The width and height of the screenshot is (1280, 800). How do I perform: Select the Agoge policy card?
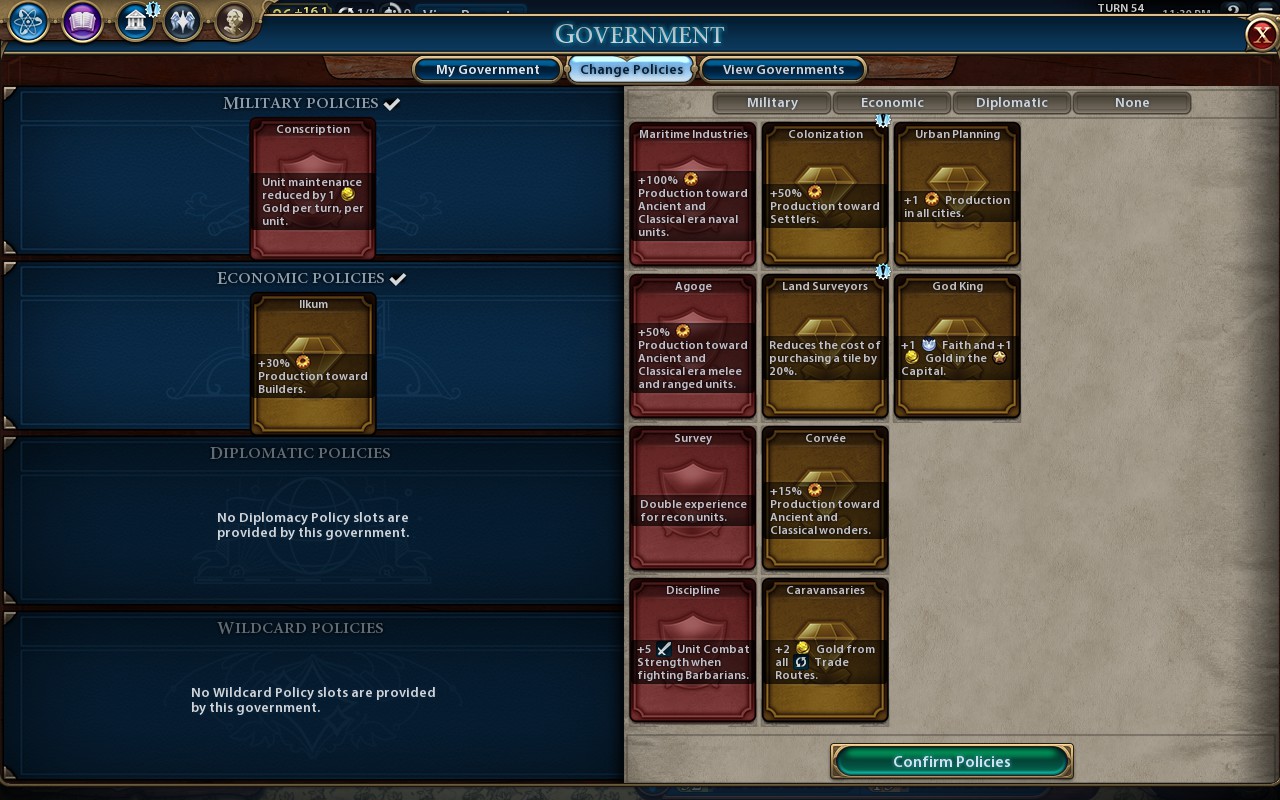coord(693,346)
